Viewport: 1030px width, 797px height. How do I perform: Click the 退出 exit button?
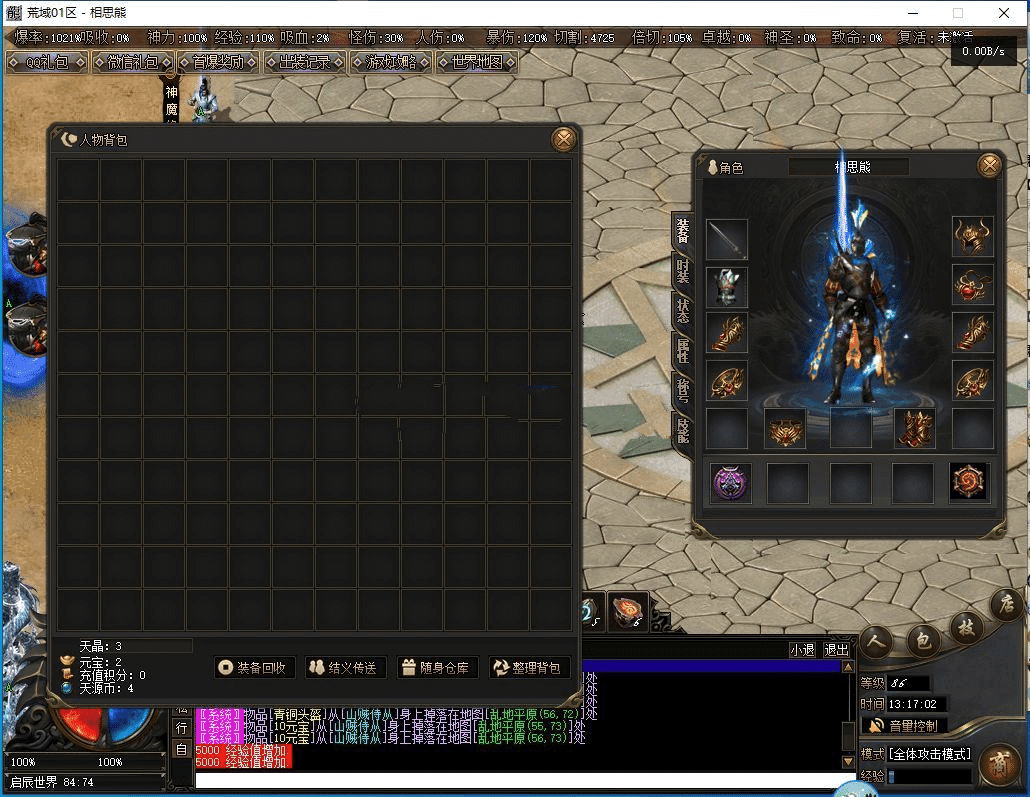pos(836,650)
